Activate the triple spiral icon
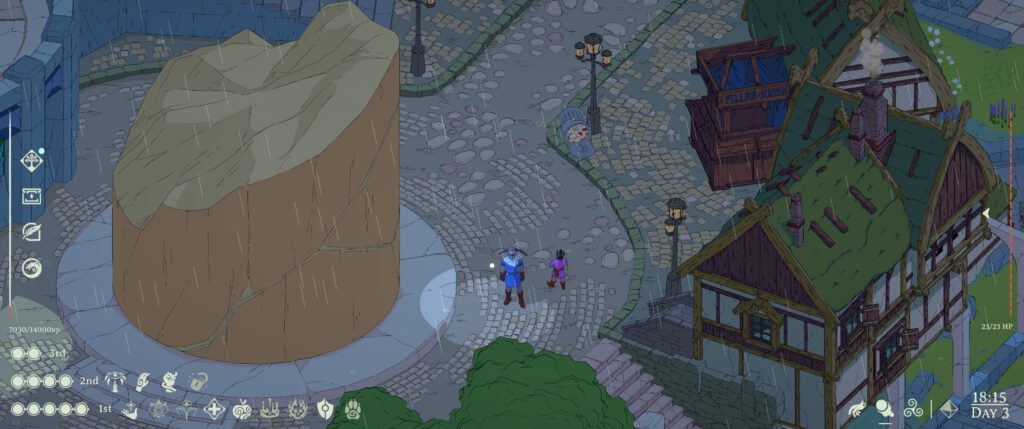 (x=915, y=409)
